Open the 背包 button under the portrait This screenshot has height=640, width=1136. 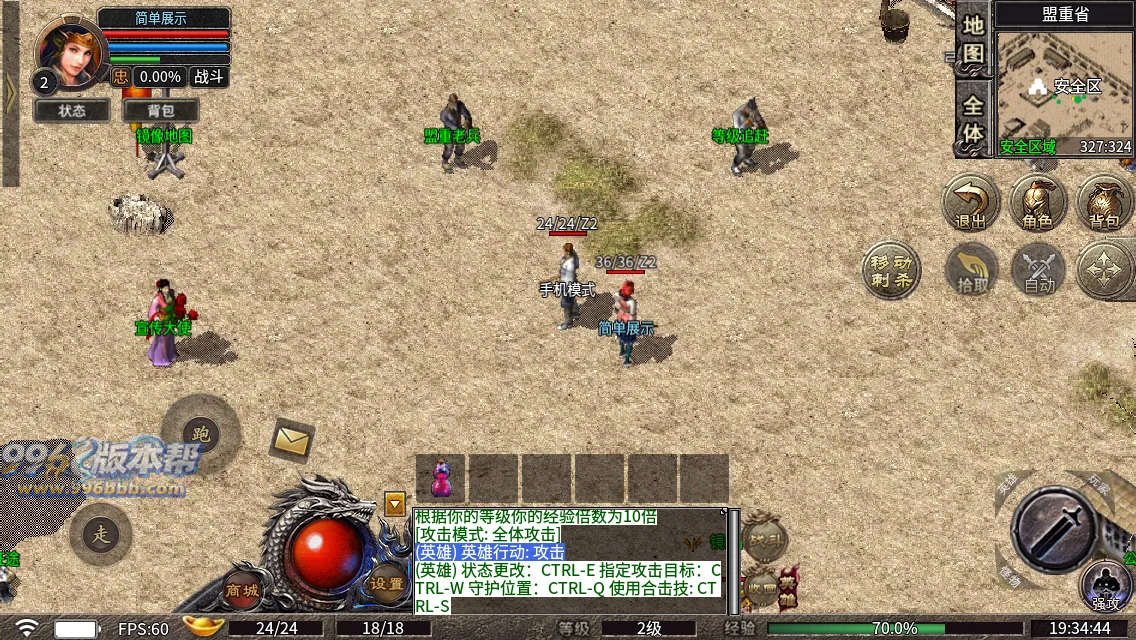[x=160, y=110]
